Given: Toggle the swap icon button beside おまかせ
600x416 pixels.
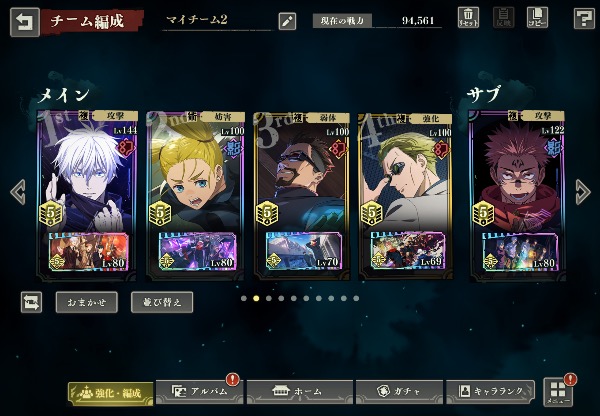Looking at the screenshot, I should coord(32,301).
